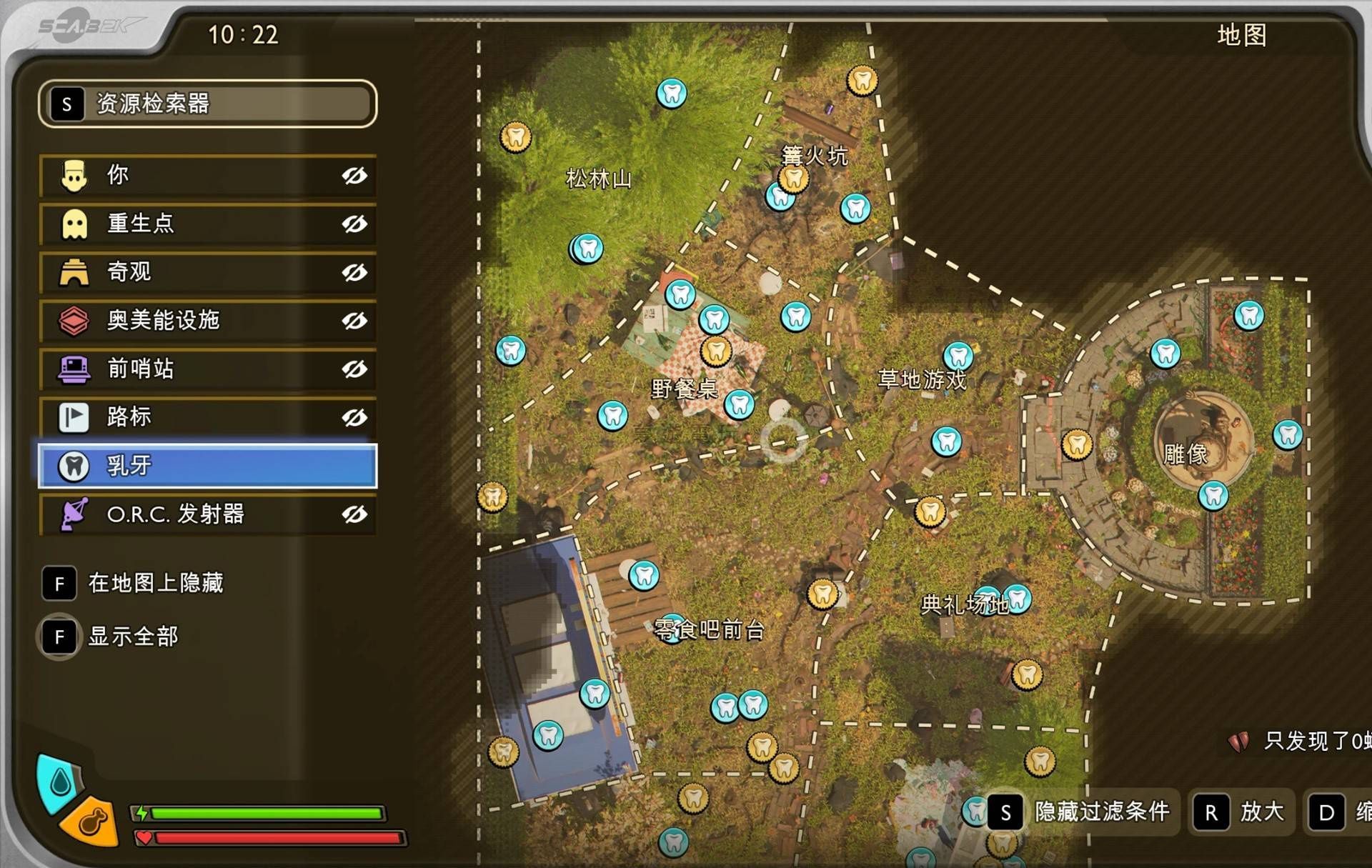The image size is (1372, 868).
Task: Select the gold tooth marker near 篝火坑
Action: [794, 179]
